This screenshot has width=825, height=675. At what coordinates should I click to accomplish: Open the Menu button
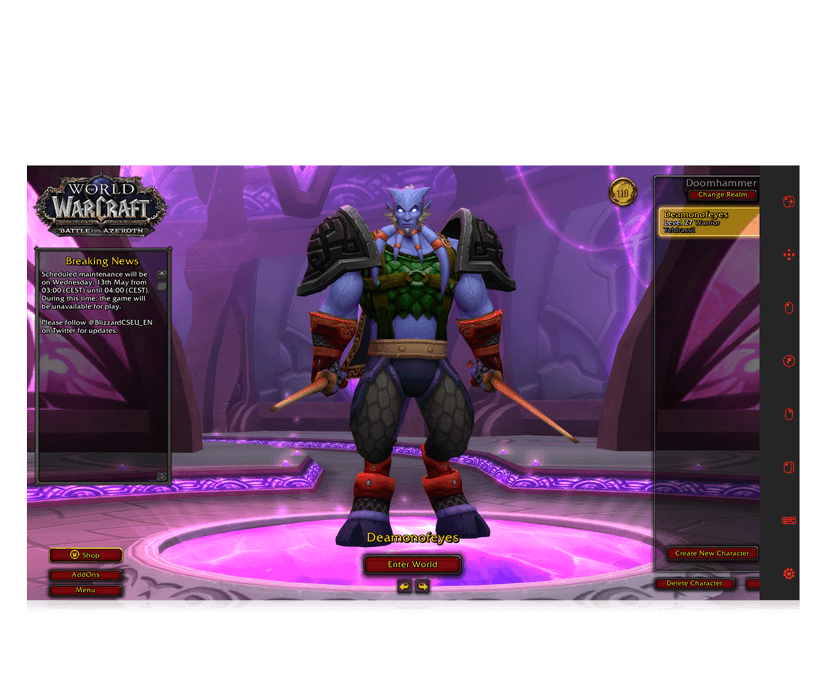click(86, 590)
